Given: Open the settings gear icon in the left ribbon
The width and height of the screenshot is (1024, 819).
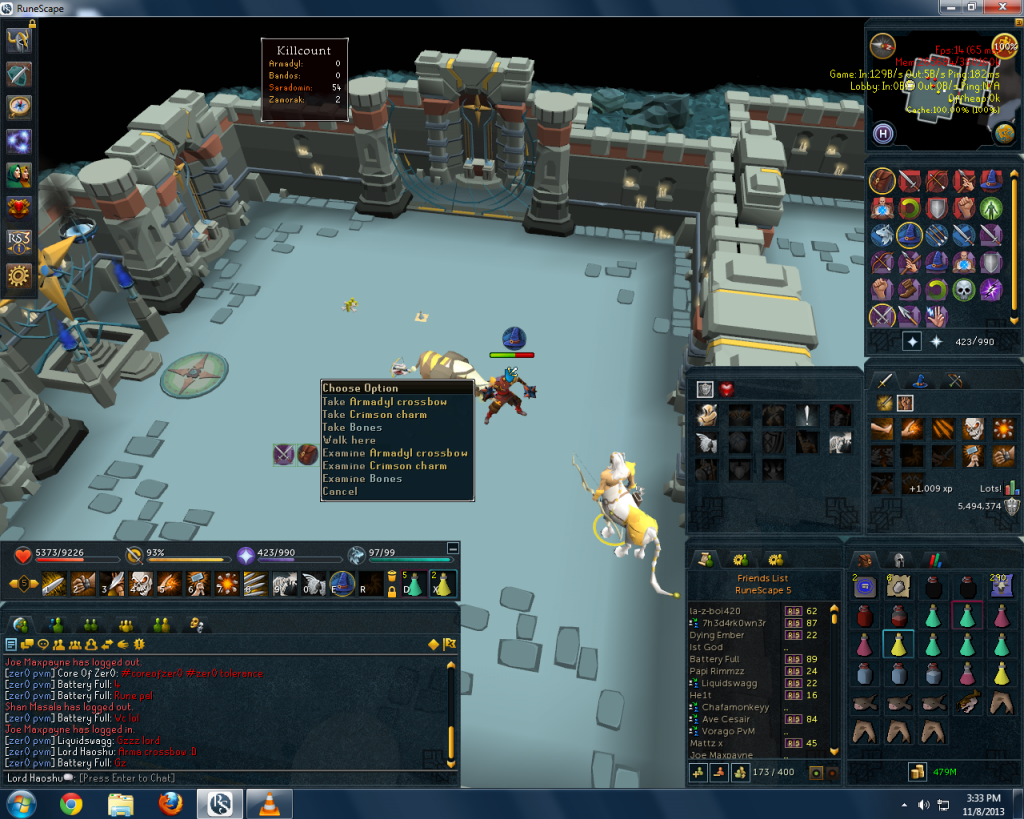Looking at the screenshot, I should [19, 276].
